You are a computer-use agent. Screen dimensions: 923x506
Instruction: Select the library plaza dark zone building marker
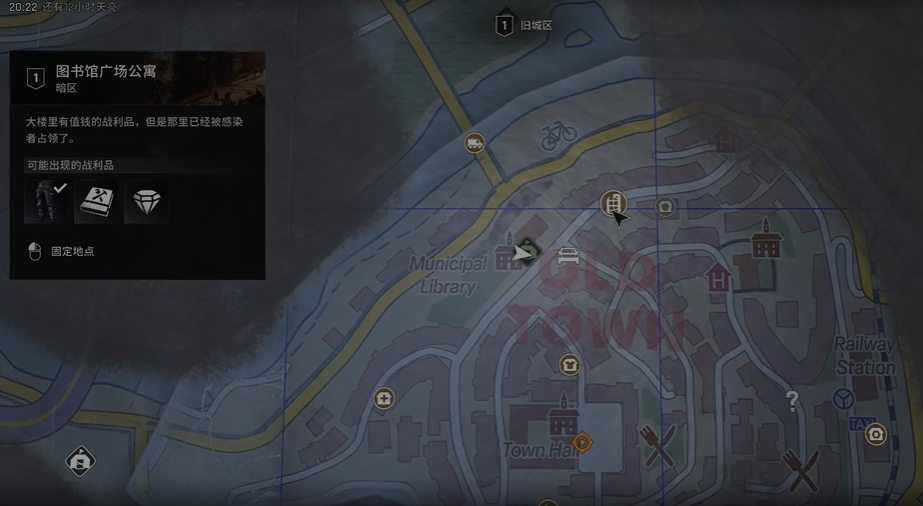[x=612, y=204]
